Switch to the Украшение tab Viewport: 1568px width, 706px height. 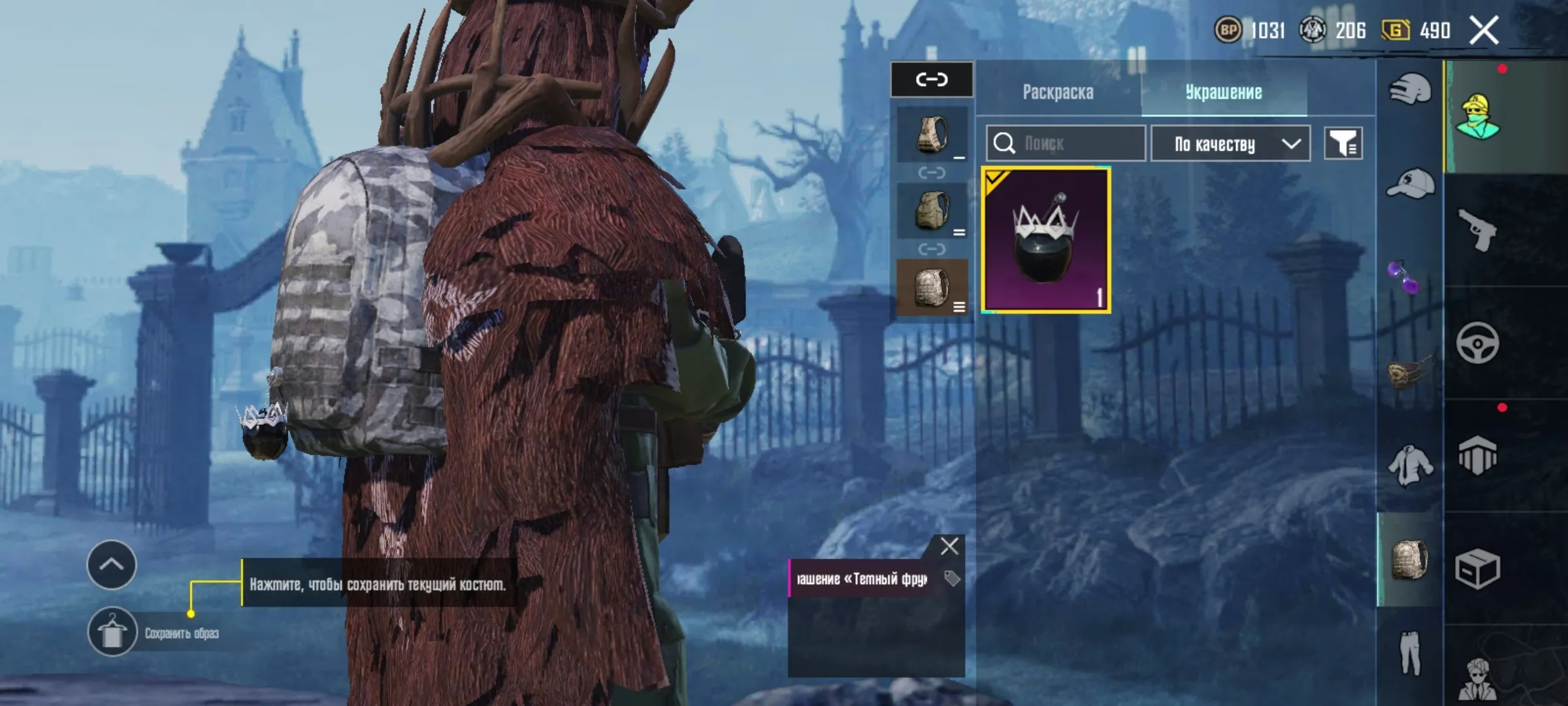click(1224, 92)
